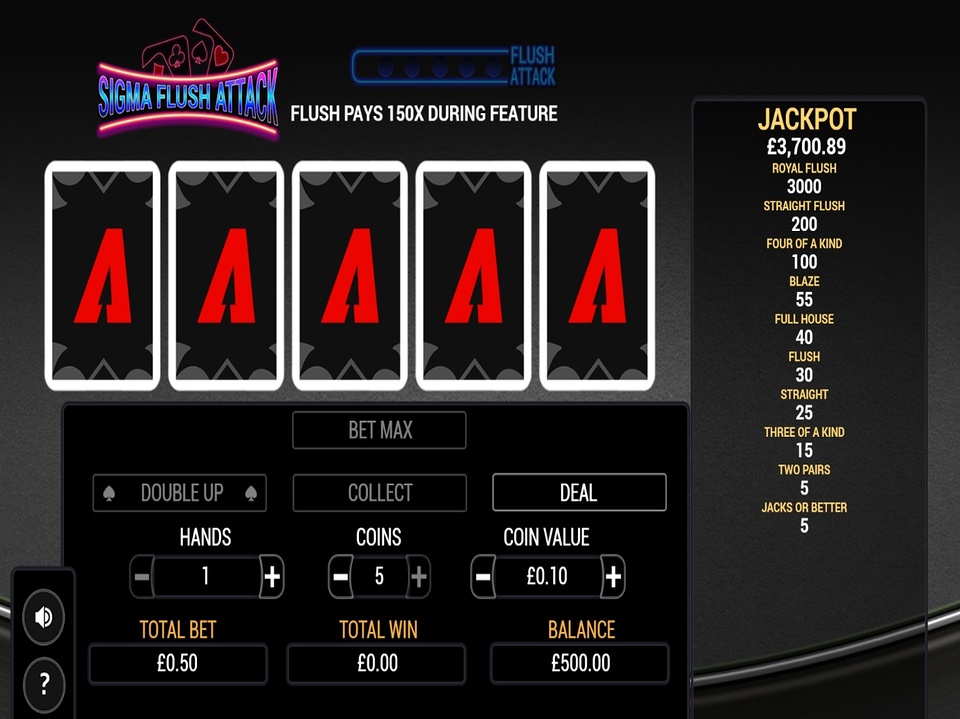Collect the current winnings

[379, 492]
